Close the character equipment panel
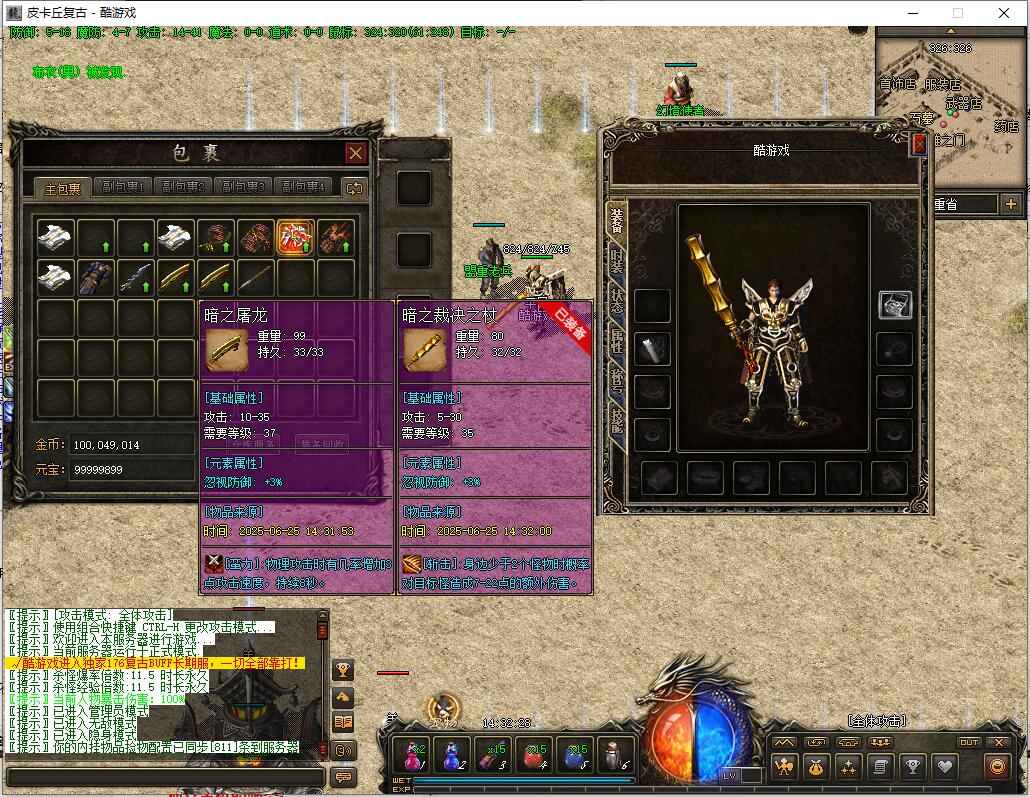The image size is (1030, 797). point(919,145)
